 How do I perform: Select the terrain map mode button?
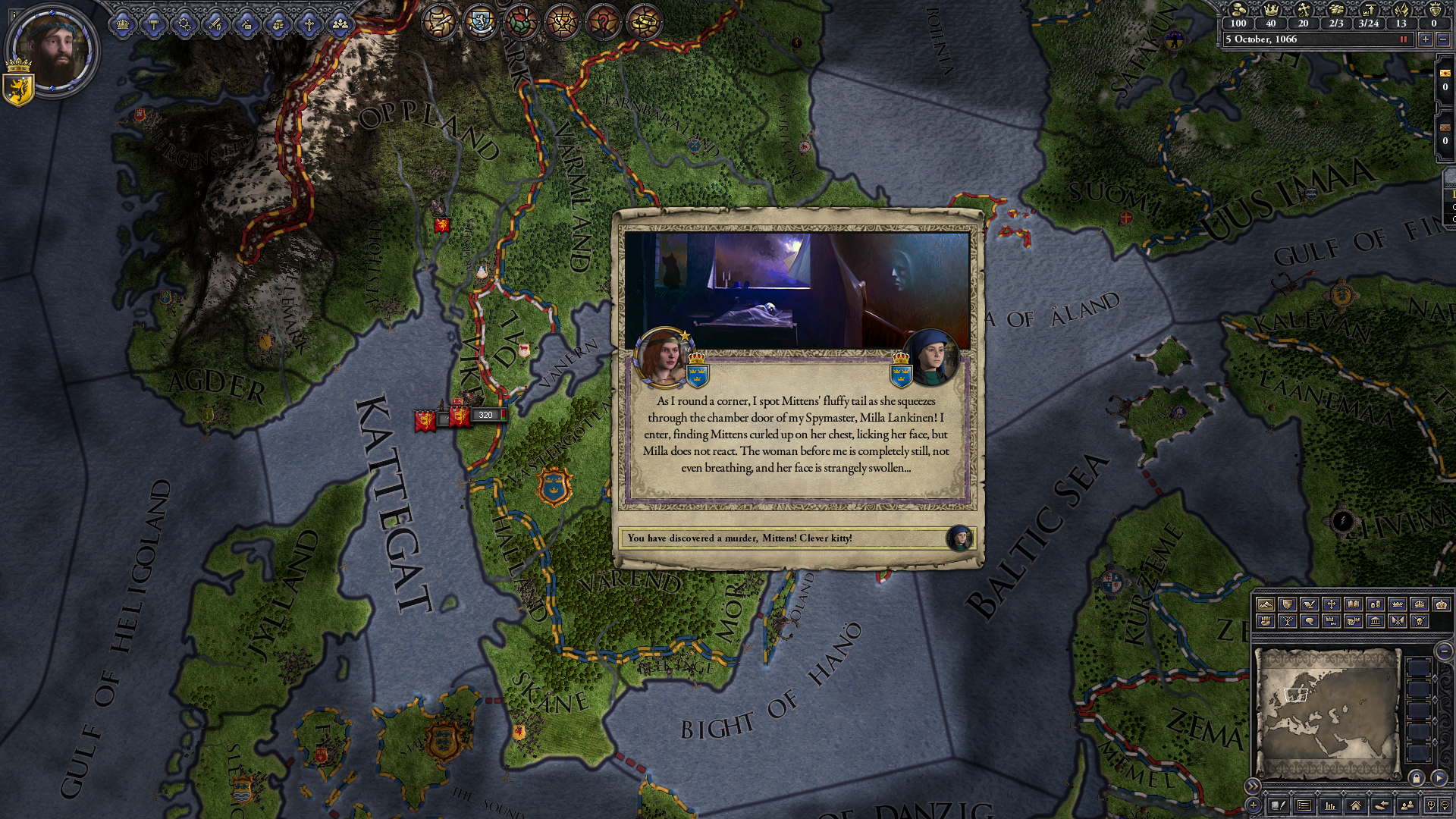1265,604
